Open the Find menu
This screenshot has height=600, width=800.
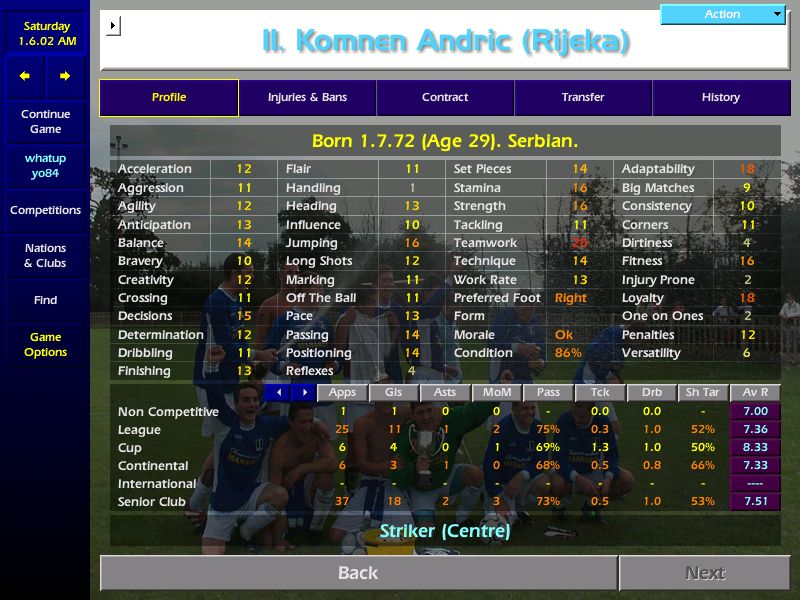click(x=45, y=300)
